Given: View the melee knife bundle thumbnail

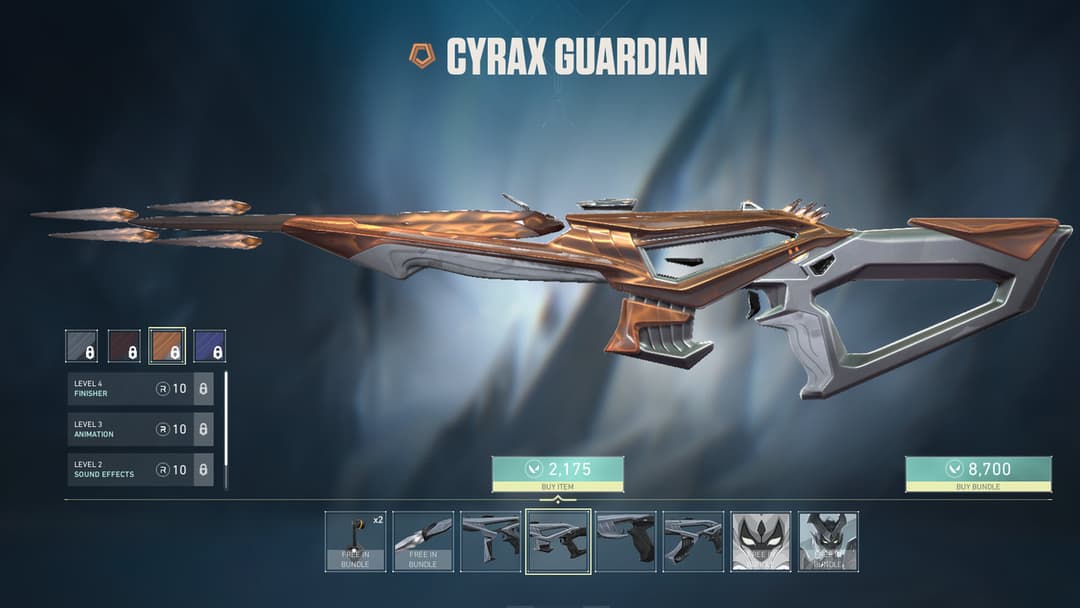Looking at the screenshot, I should 423,542.
